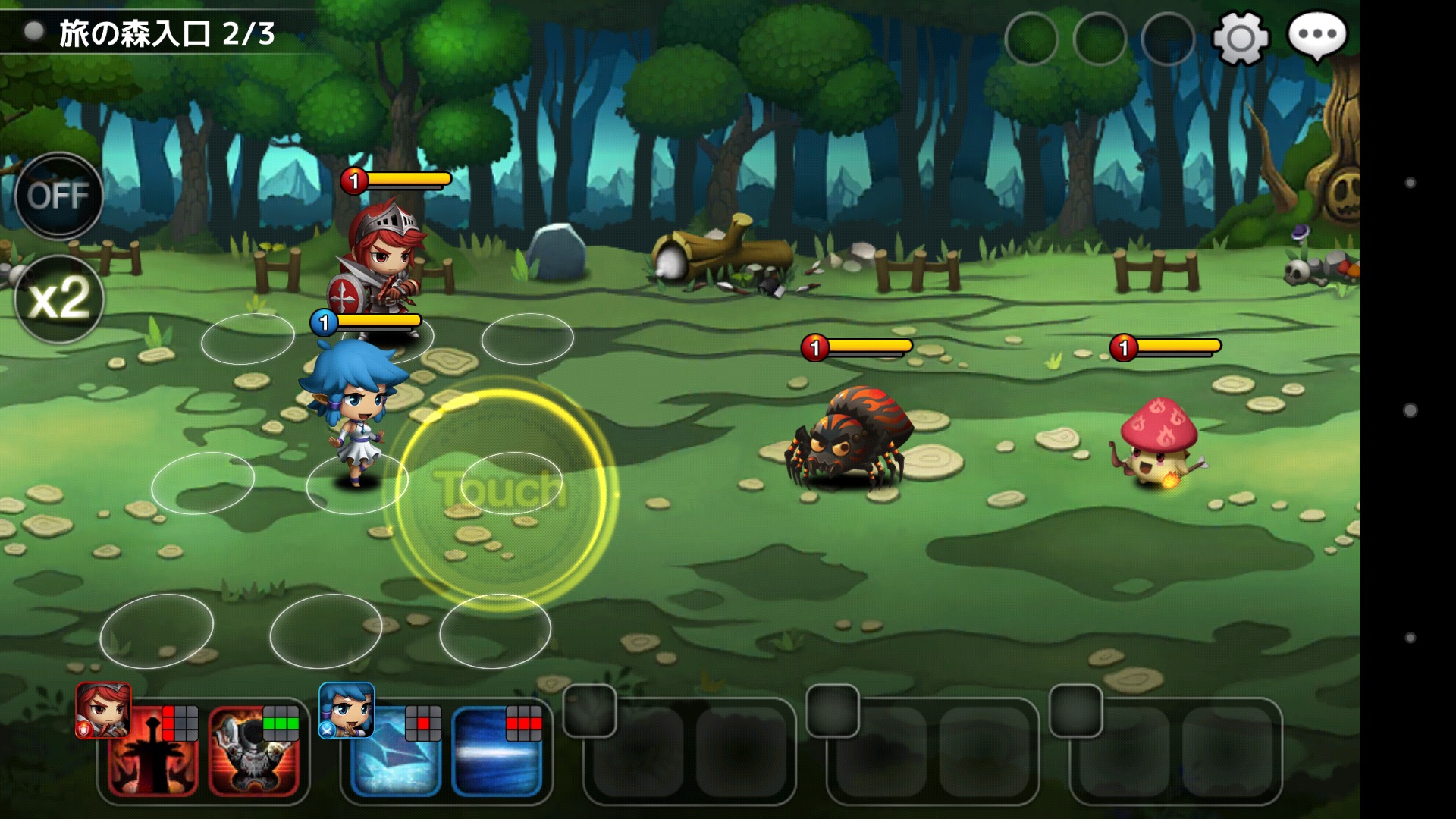This screenshot has width=1456, height=819.
Task: Cast the blue ice shard skill
Action: [x=395, y=752]
